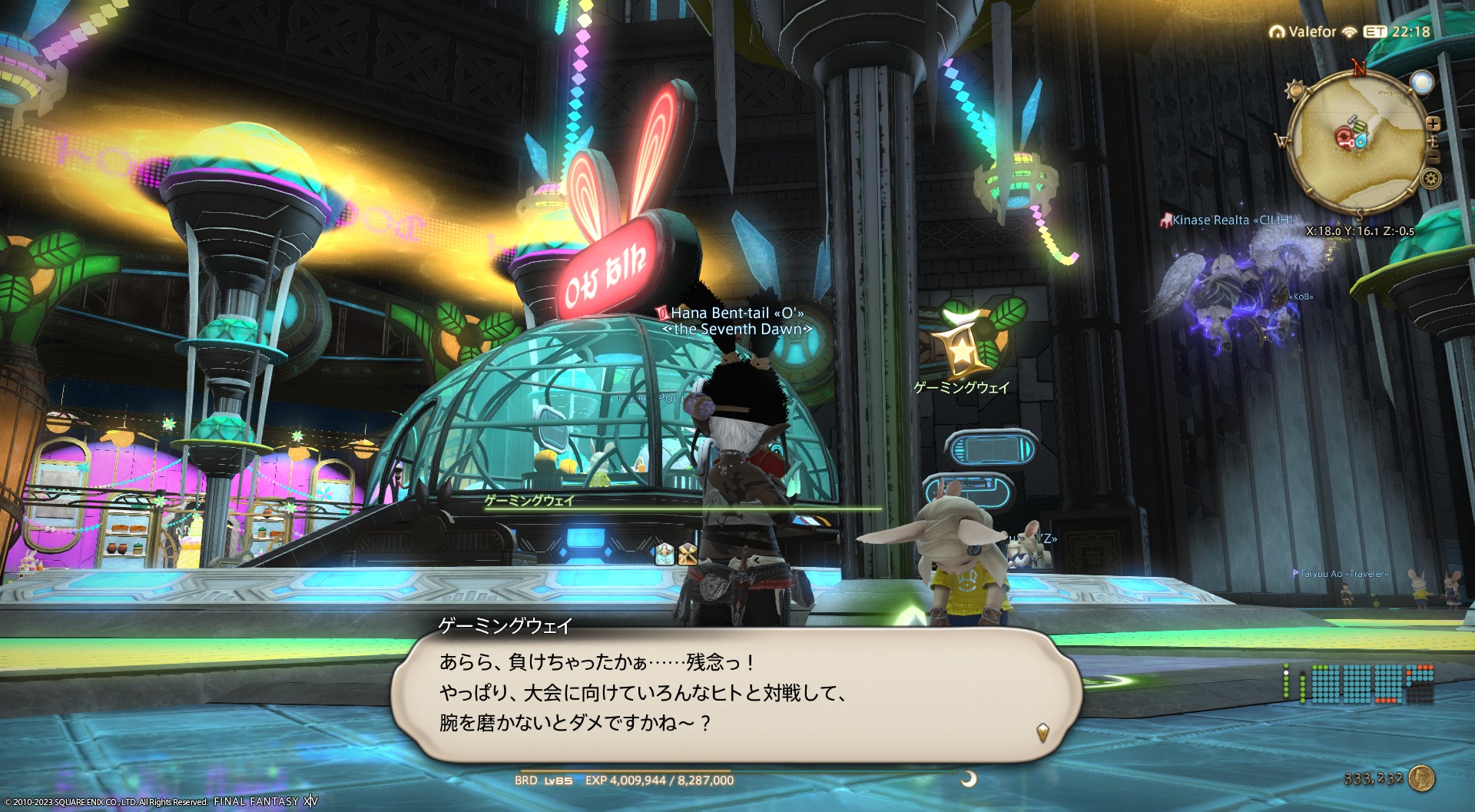The height and width of the screenshot is (812, 1475).
Task: Click the Valefor home world indicator
Action: [1304, 31]
